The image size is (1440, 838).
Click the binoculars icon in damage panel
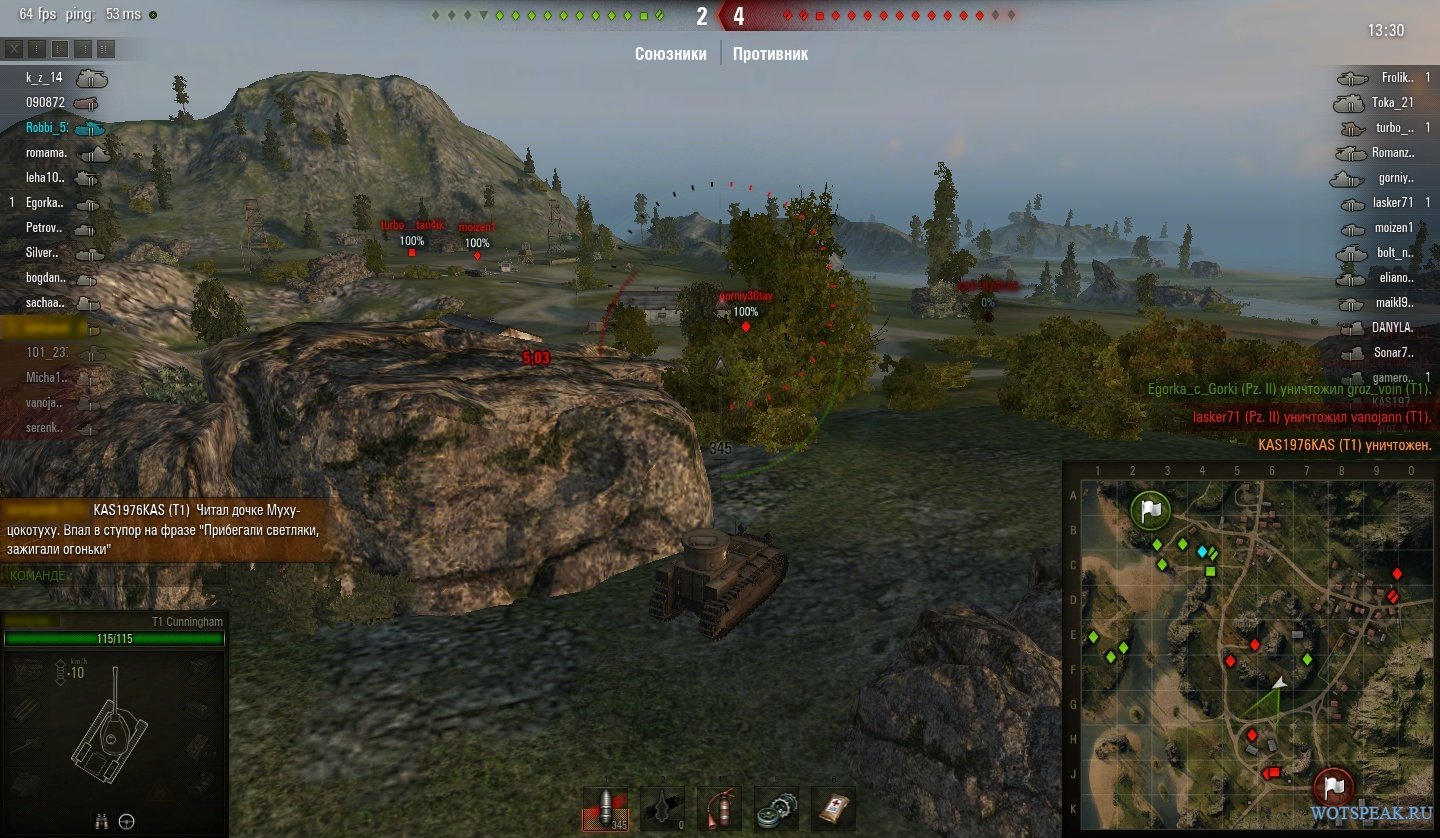point(101,822)
